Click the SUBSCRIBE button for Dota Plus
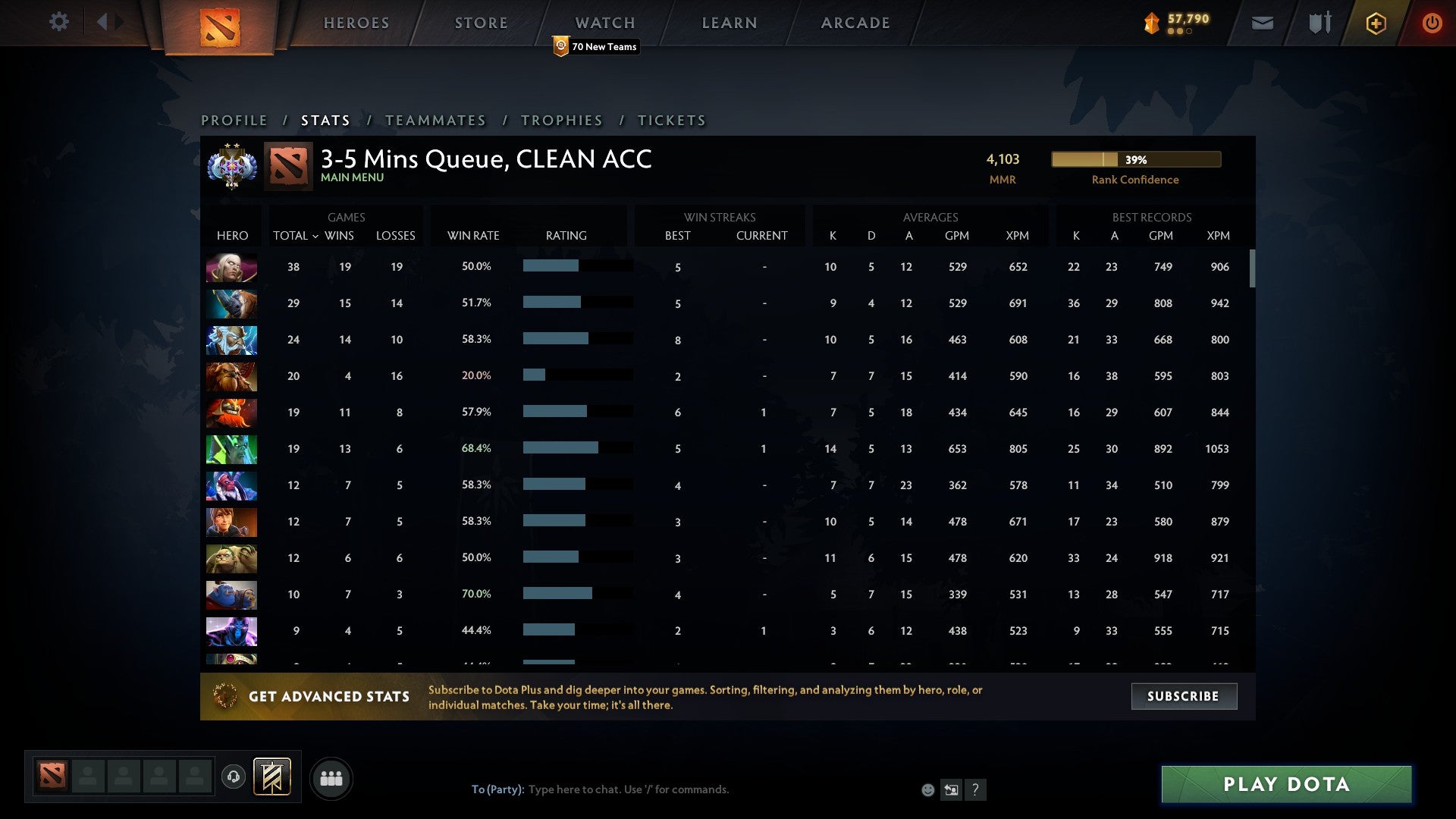Viewport: 1456px width, 819px height. [x=1184, y=695]
